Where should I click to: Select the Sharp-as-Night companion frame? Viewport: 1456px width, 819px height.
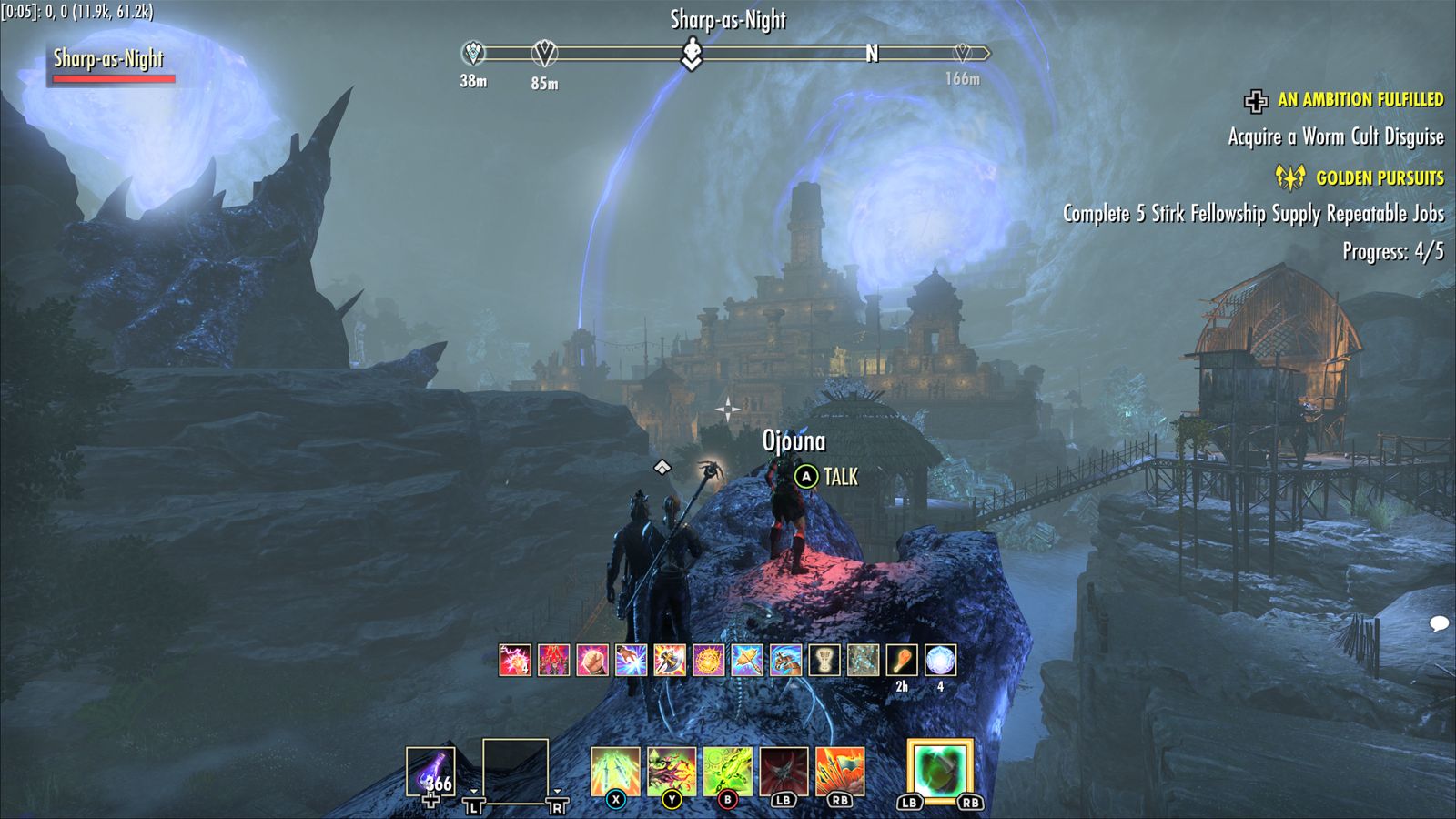coord(109,64)
